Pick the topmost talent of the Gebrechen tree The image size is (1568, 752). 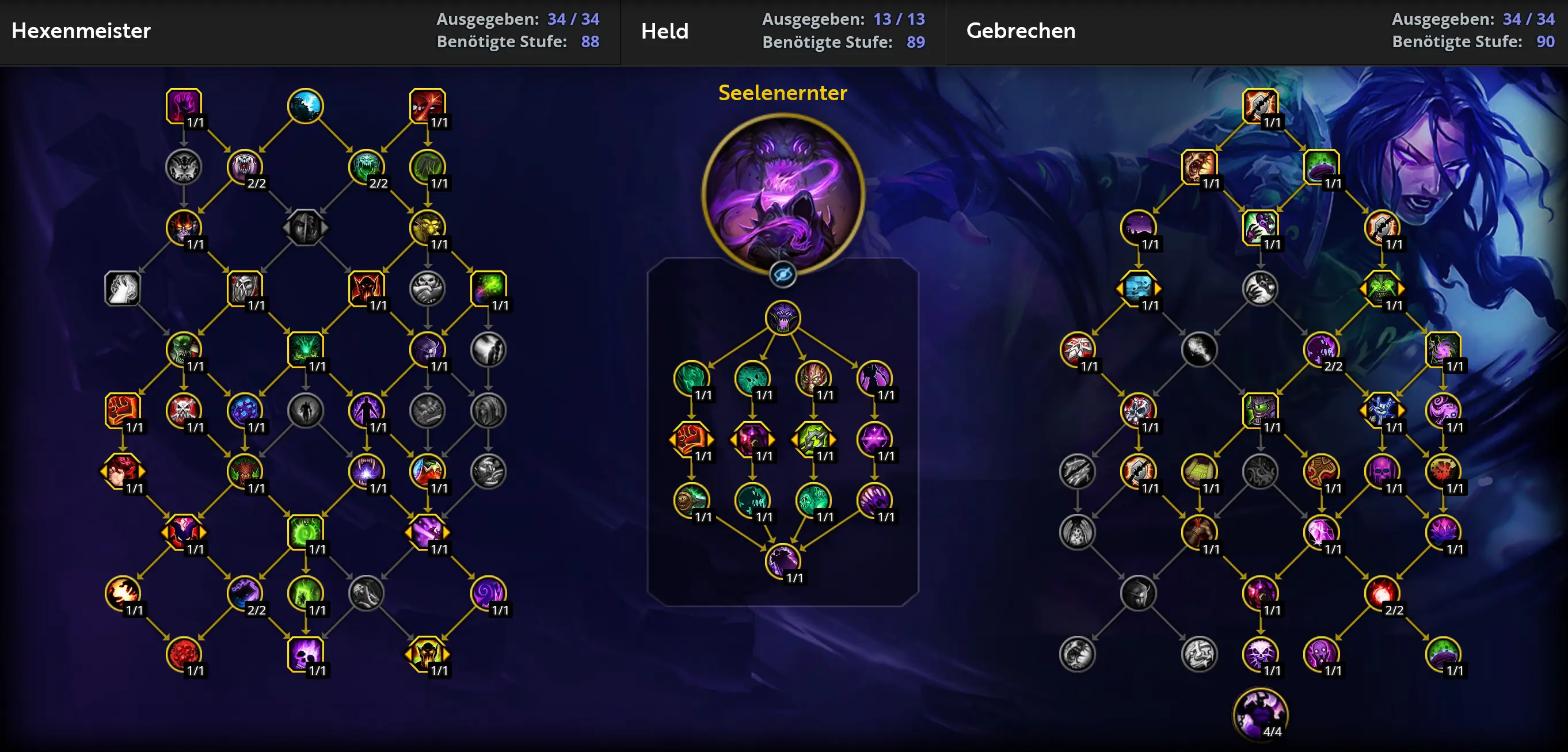pos(1260,106)
